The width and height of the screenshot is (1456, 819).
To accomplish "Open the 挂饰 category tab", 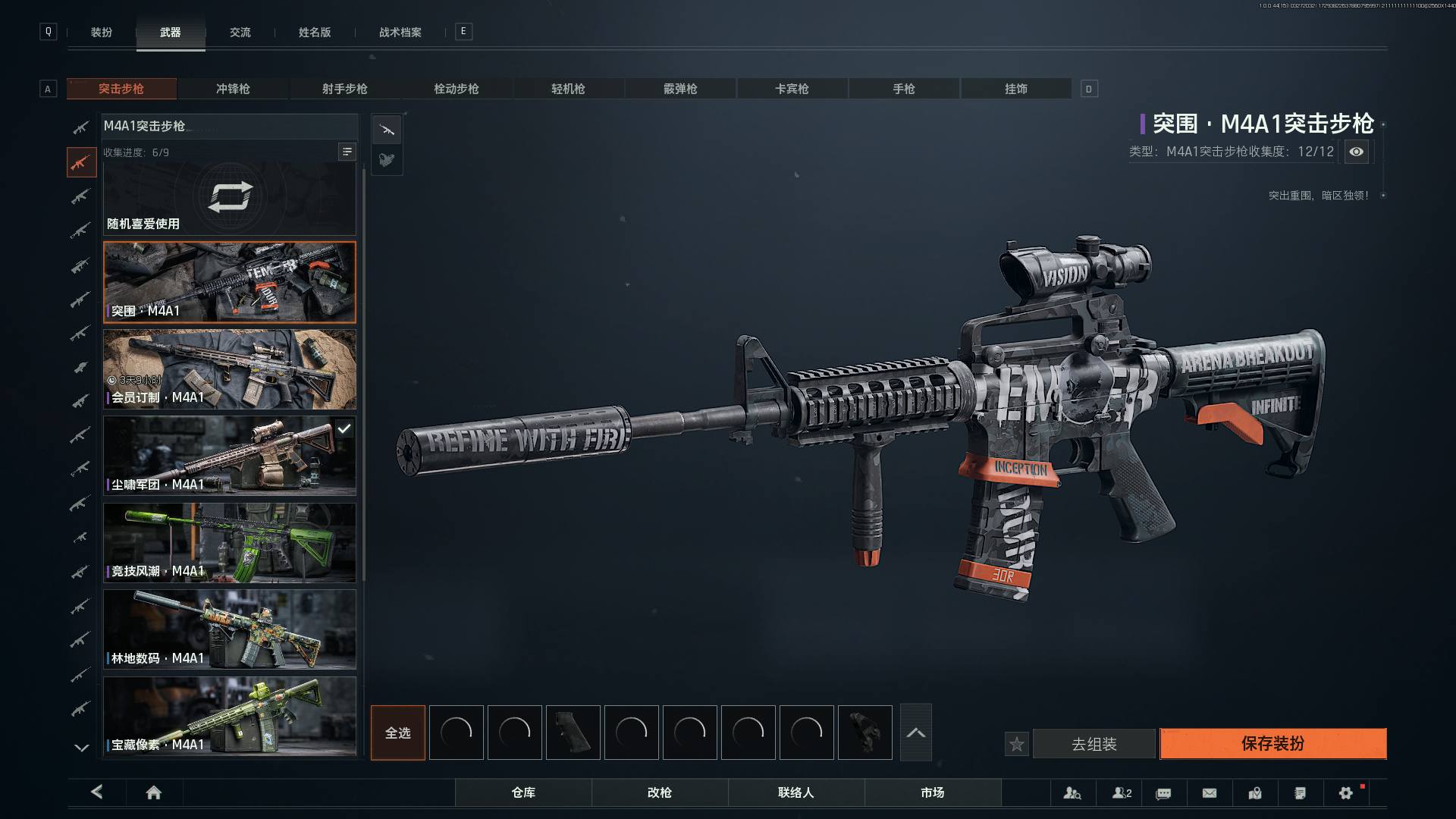I will [x=1015, y=89].
